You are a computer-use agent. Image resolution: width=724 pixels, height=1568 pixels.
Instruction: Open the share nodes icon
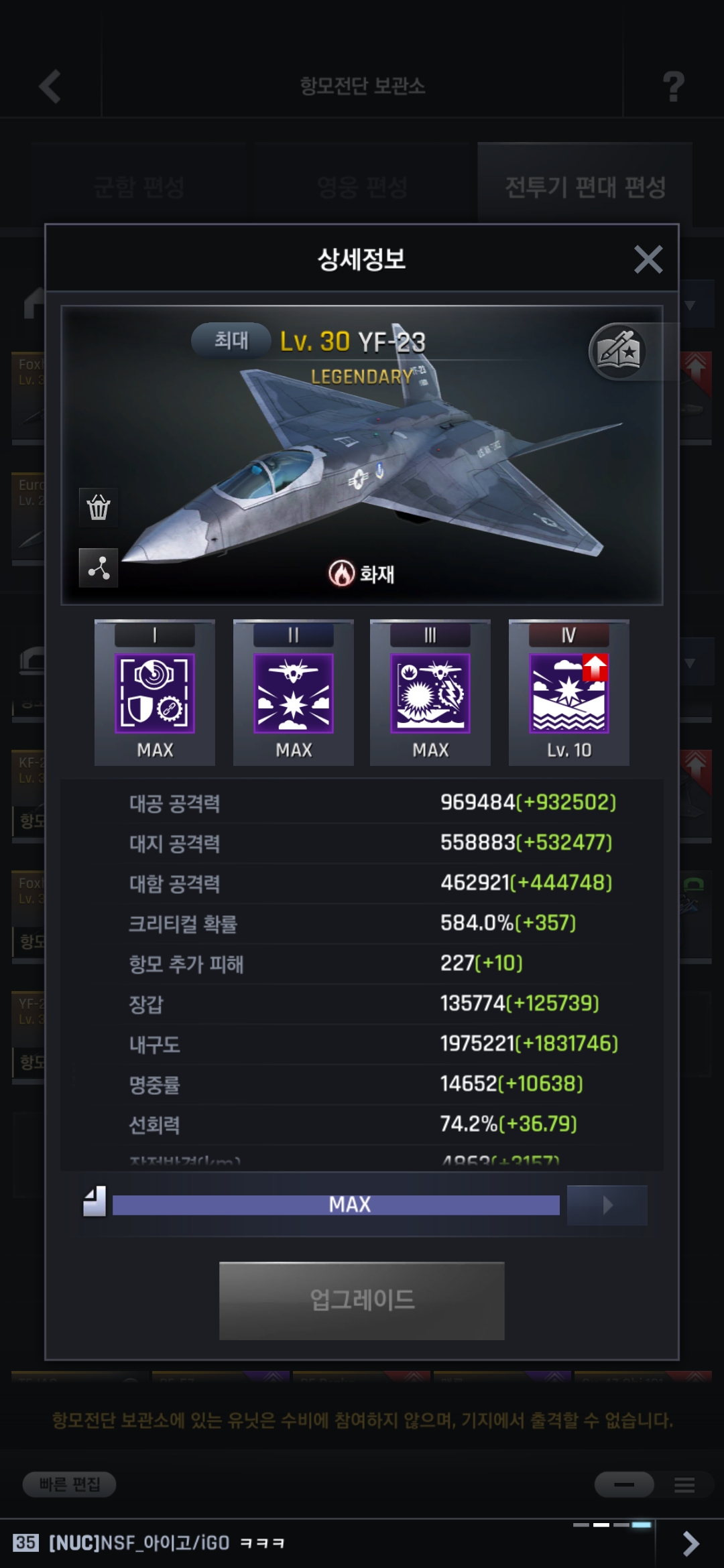pos(99,568)
